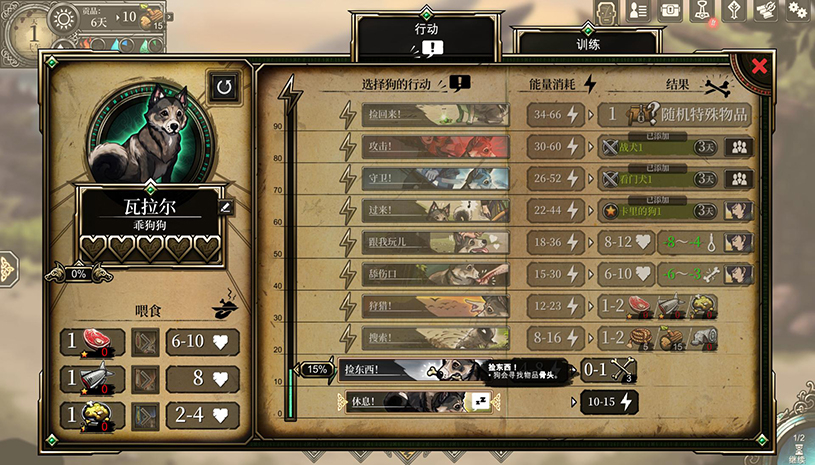Feed the dog the canned food
Screen dimensions: 815x465
point(92,379)
